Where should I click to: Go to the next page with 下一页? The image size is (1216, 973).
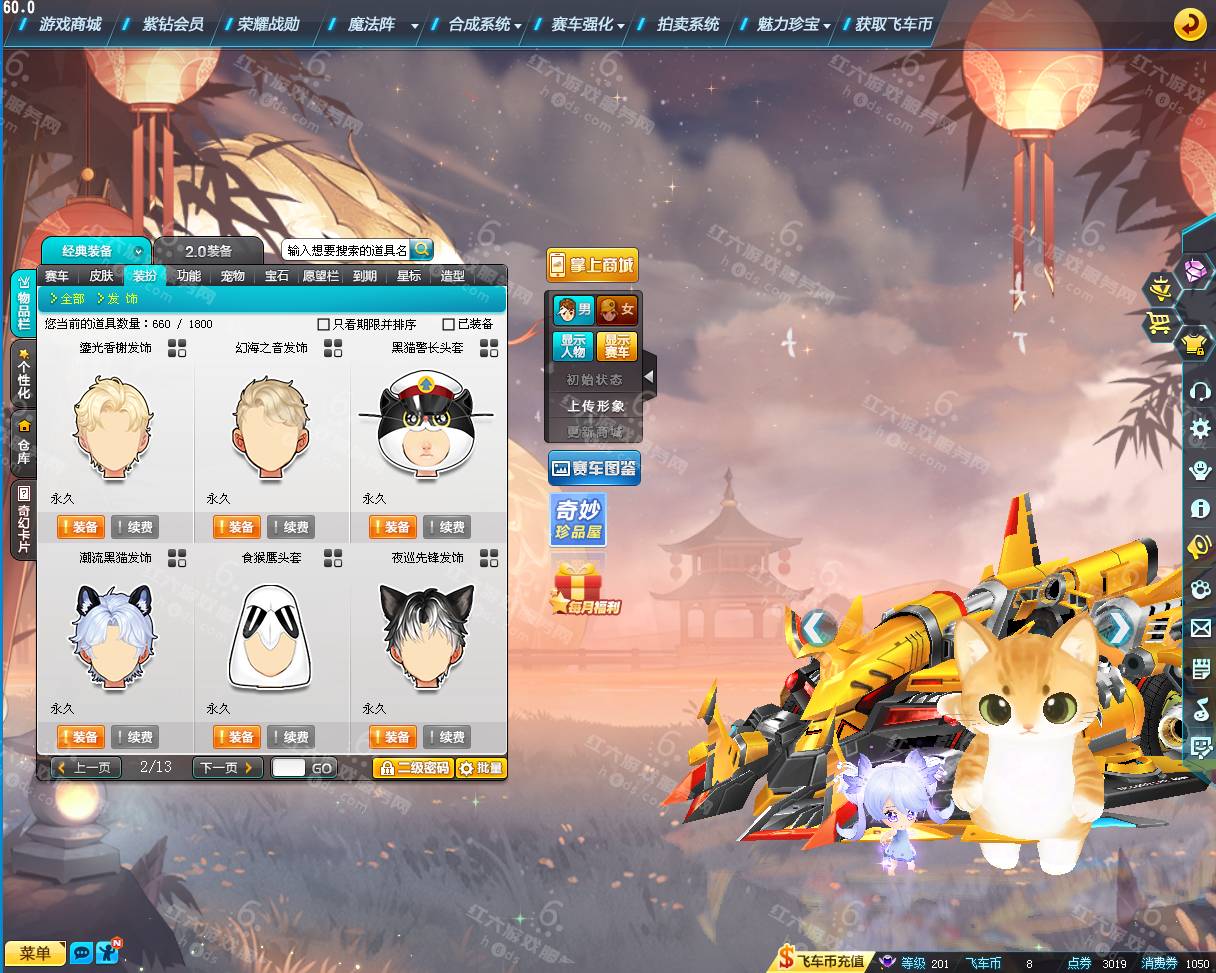coord(227,768)
